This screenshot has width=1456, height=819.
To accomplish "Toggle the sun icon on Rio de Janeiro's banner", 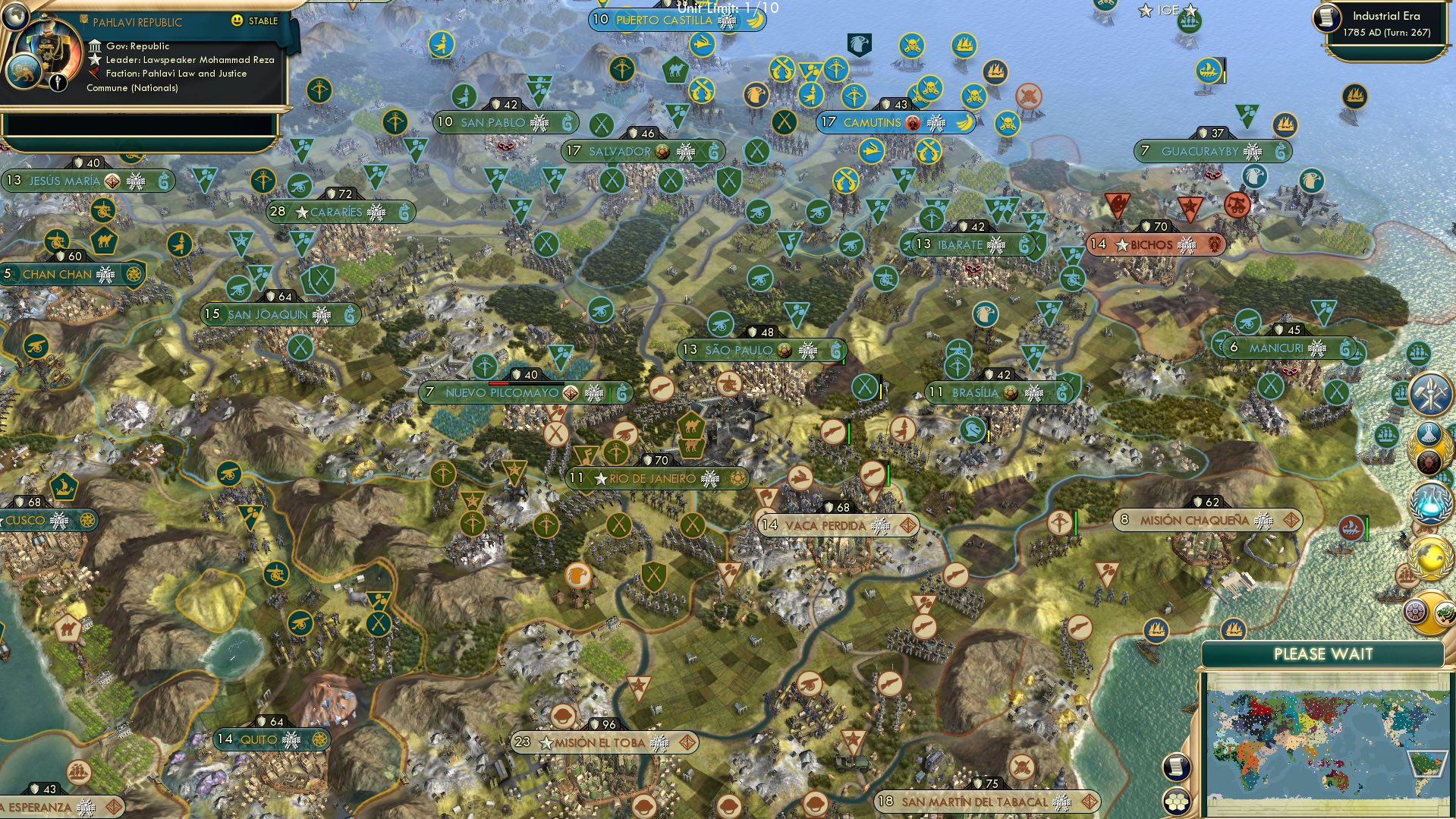I will coord(738,478).
